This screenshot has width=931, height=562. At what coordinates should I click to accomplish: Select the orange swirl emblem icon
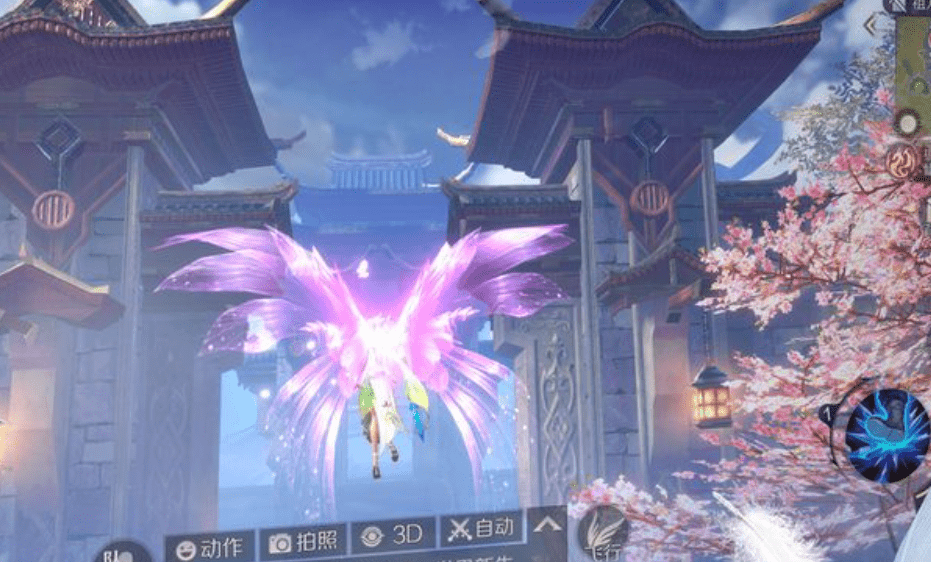click(x=904, y=162)
